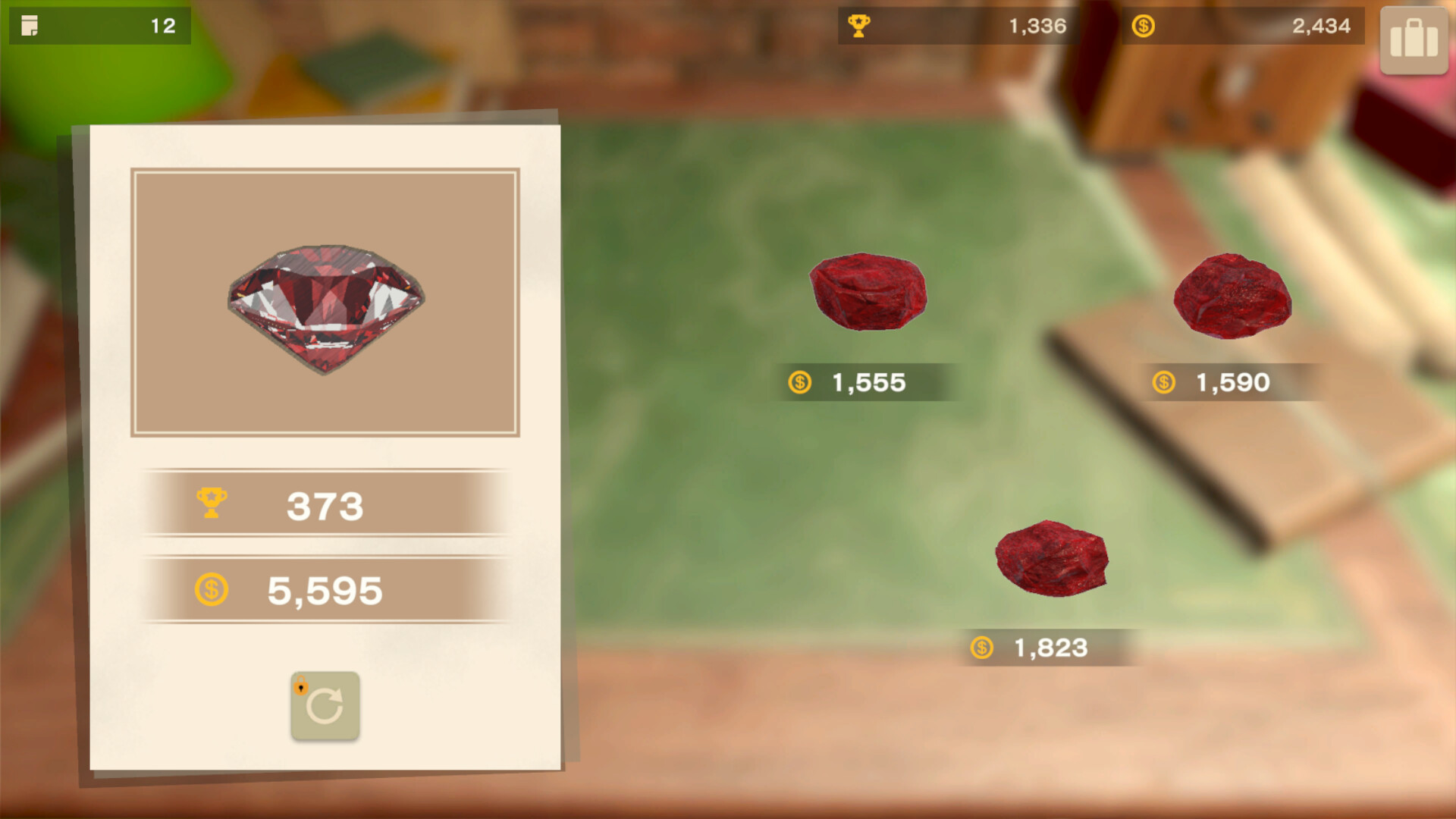Click the notes counter icon showing 12

click(x=31, y=26)
